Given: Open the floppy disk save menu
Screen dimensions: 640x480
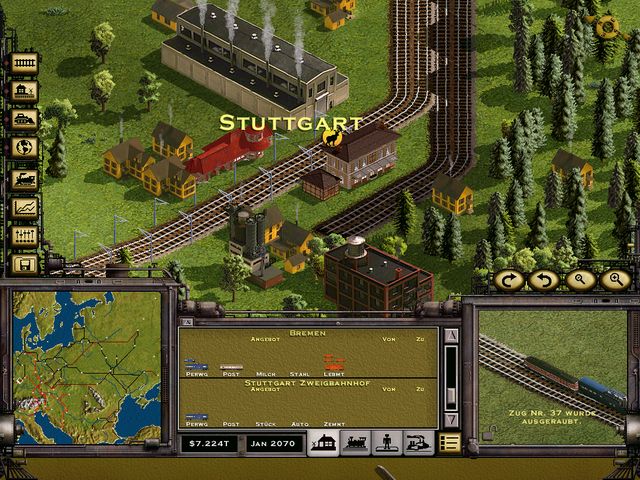Looking at the screenshot, I should click(24, 264).
